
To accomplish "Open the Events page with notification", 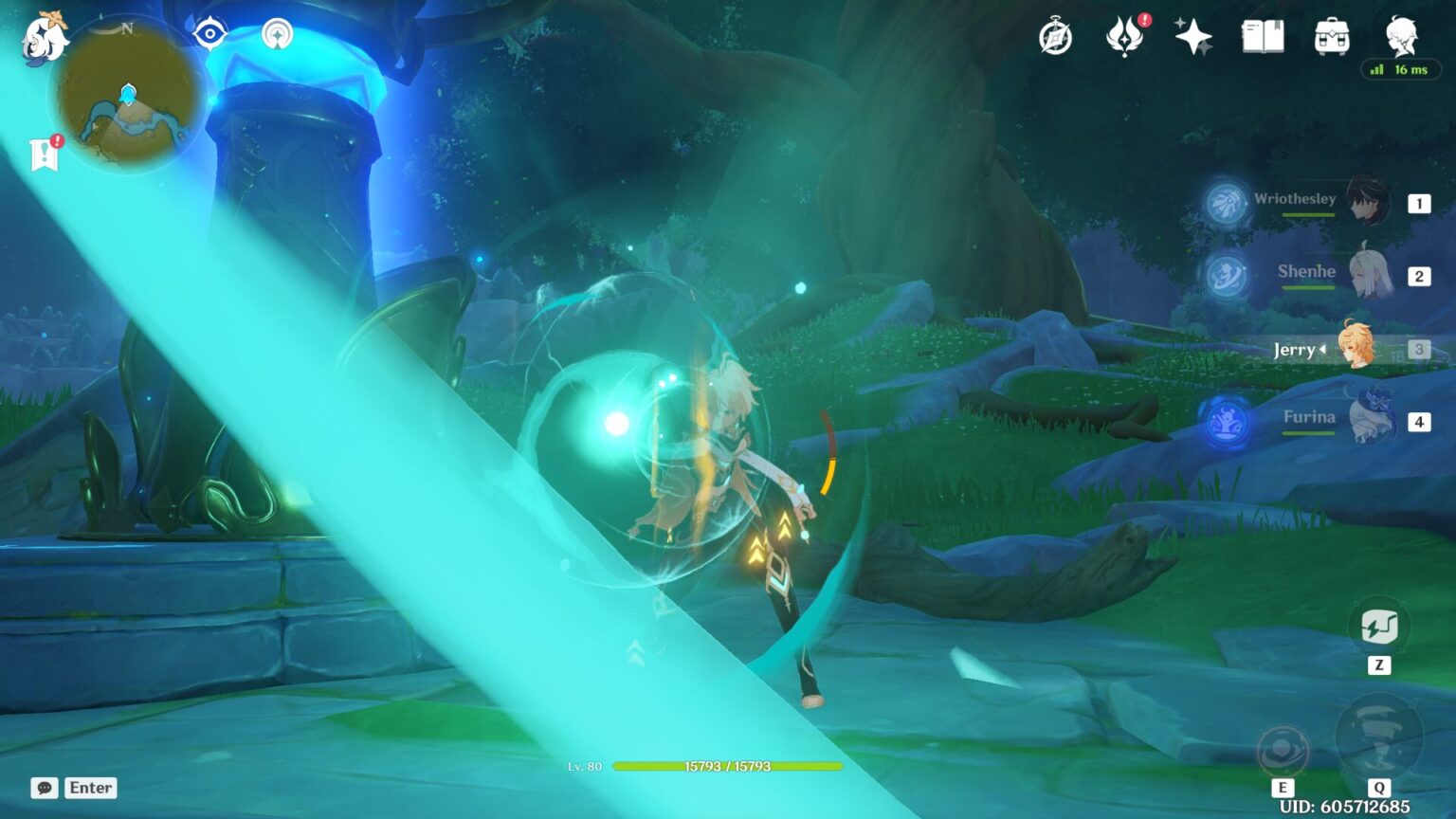I will click(x=1125, y=36).
